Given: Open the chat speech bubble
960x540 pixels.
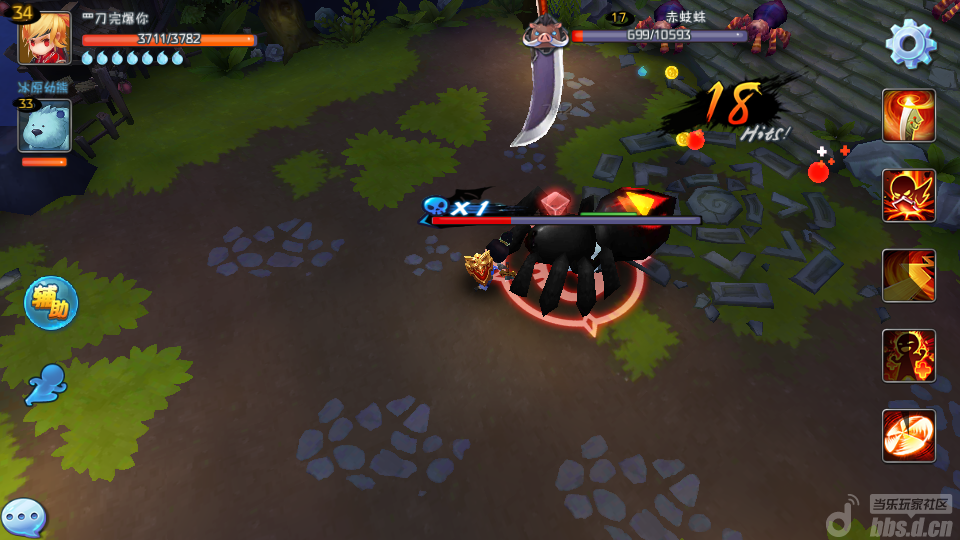Looking at the screenshot, I should click(x=22, y=518).
